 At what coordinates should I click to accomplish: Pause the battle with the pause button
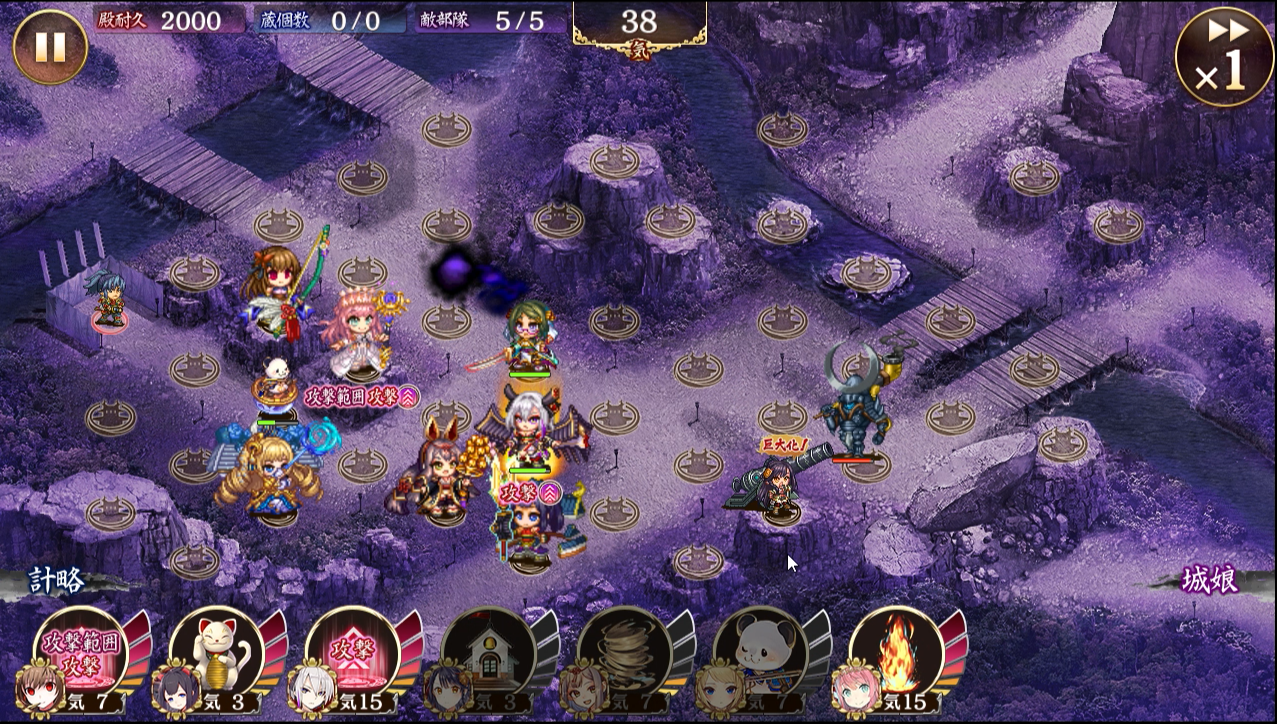[x=50, y=47]
